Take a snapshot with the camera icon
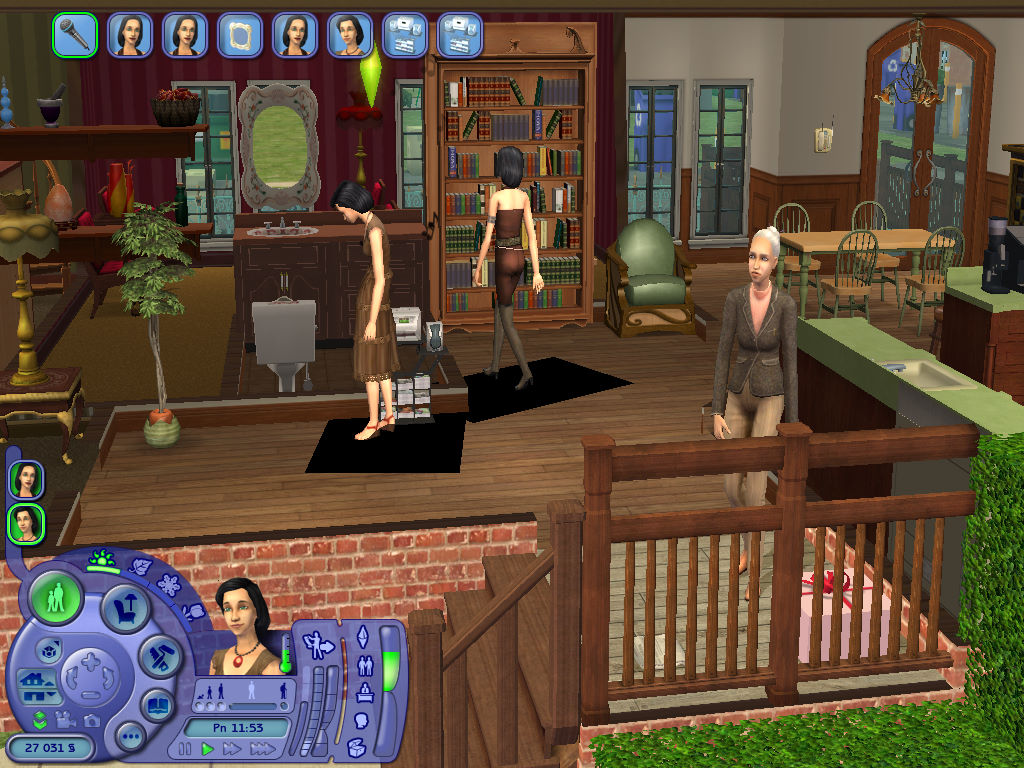The height and width of the screenshot is (768, 1024). [x=92, y=720]
